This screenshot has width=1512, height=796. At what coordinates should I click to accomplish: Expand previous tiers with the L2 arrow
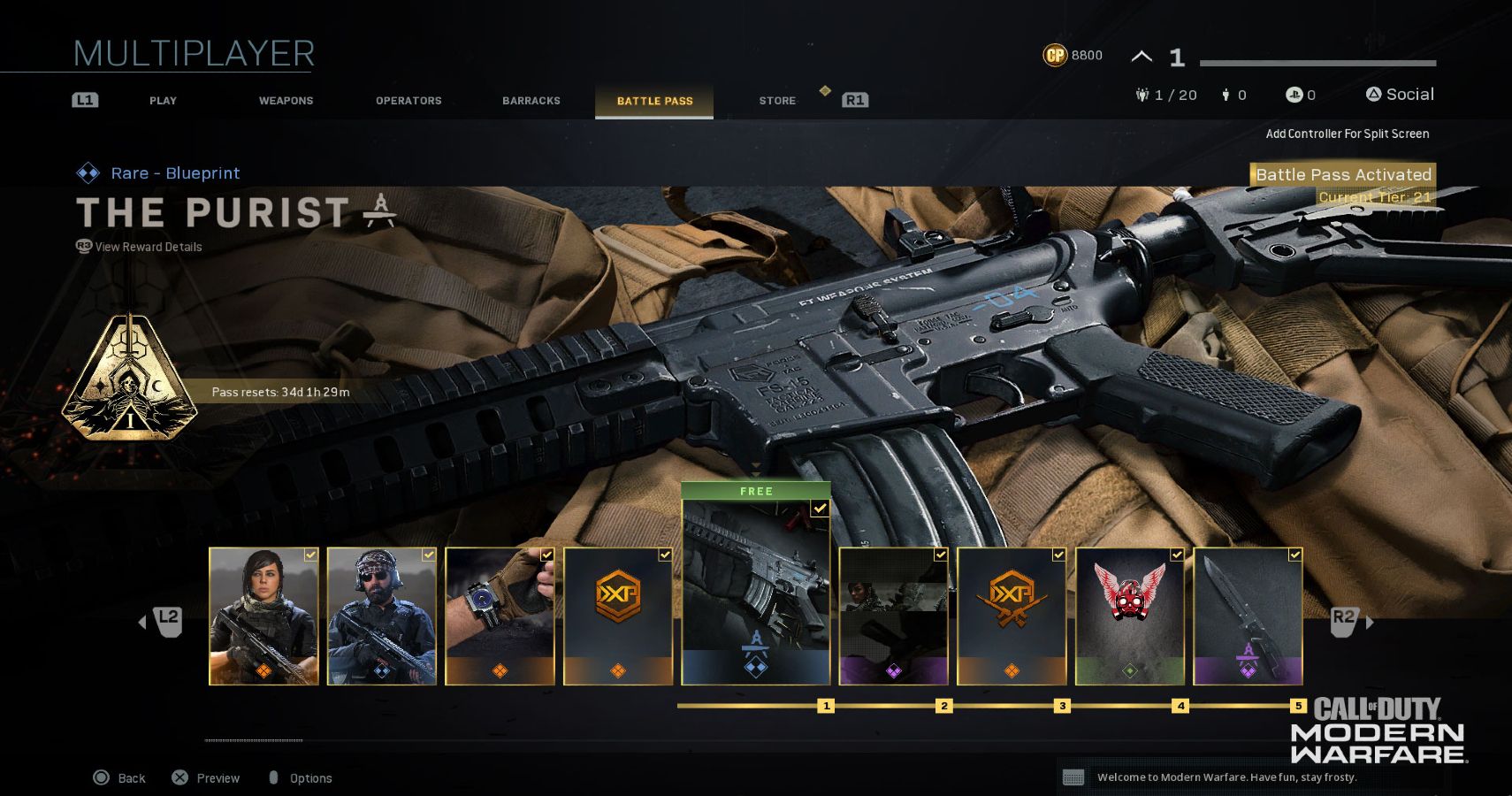(162, 622)
